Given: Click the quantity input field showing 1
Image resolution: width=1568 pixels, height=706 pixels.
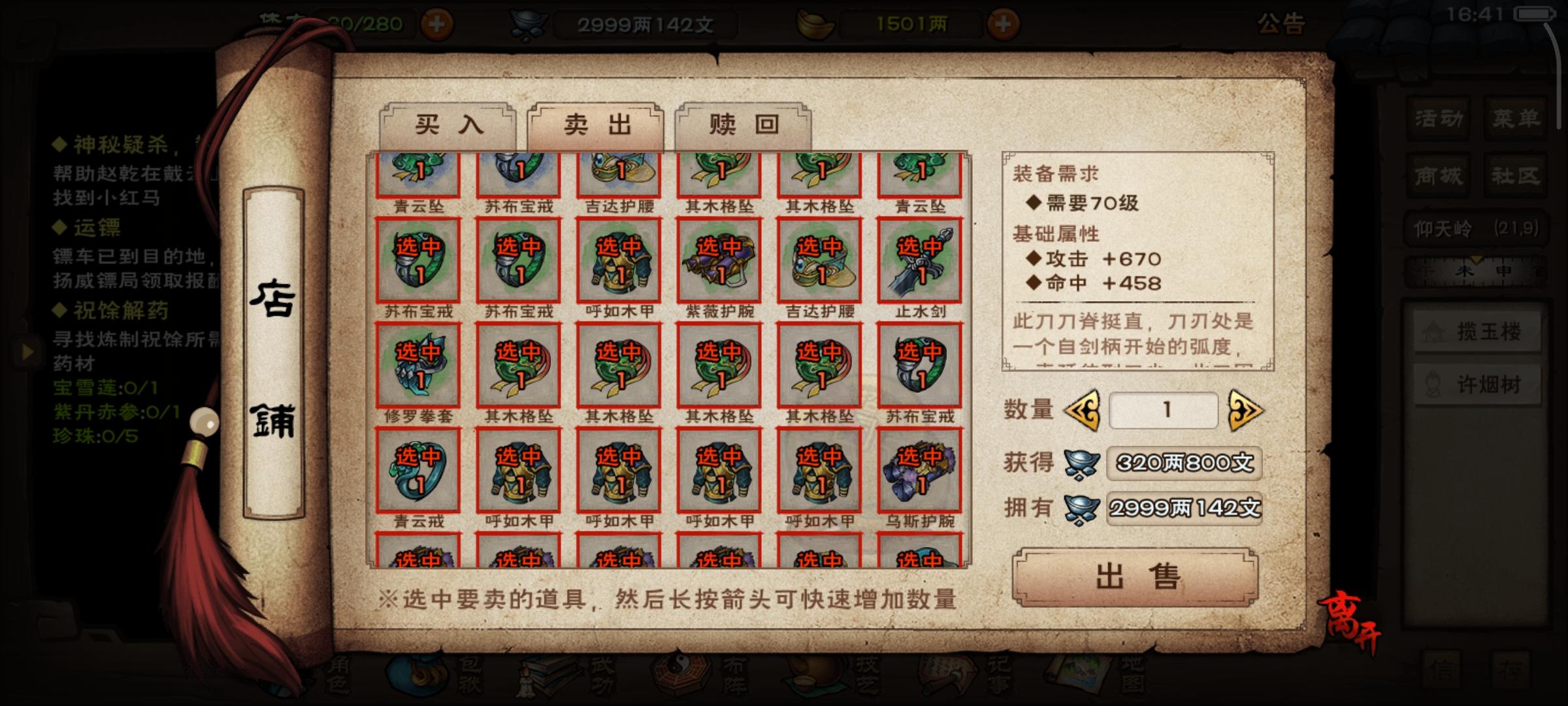Looking at the screenshot, I should pyautogui.click(x=1164, y=410).
